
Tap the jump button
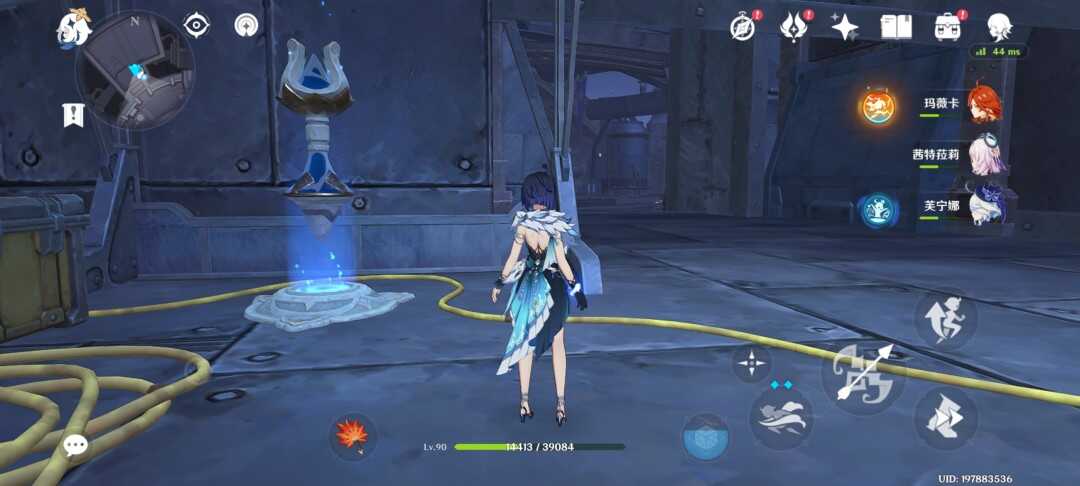945,319
